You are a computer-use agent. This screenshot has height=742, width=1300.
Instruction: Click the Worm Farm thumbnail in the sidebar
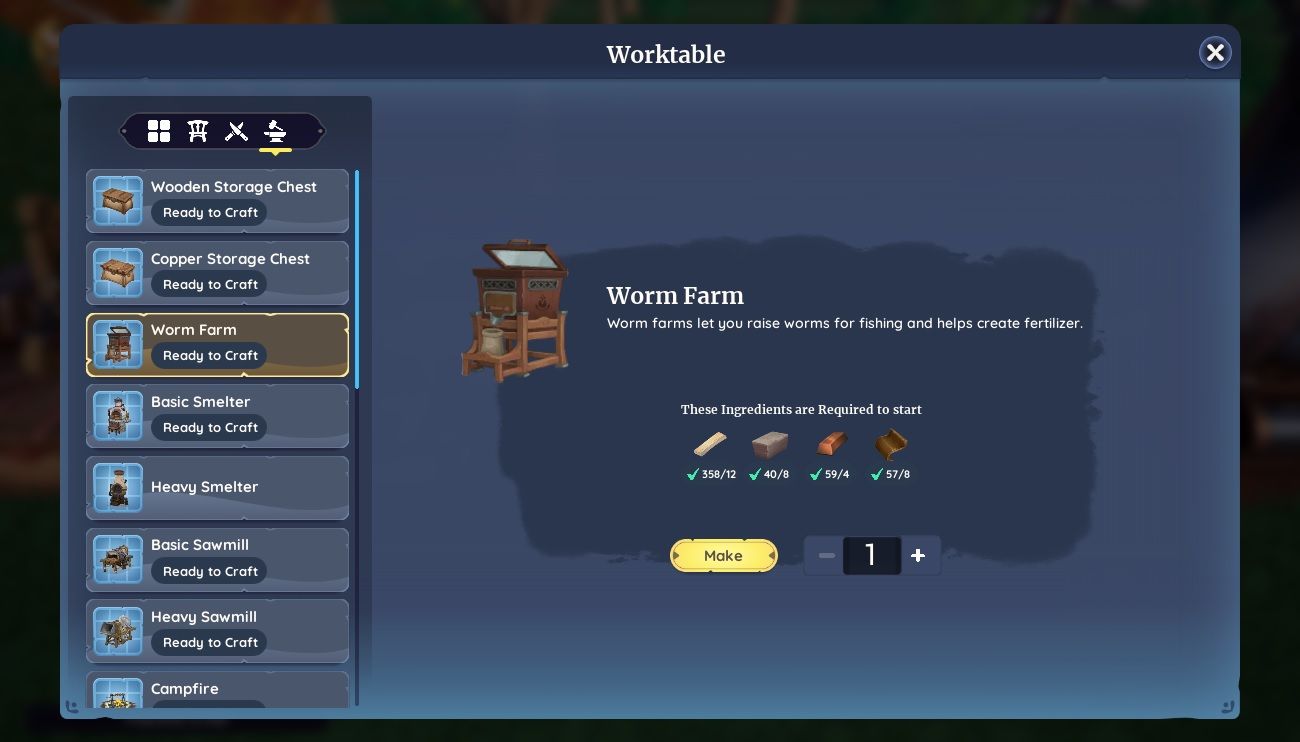coord(117,343)
